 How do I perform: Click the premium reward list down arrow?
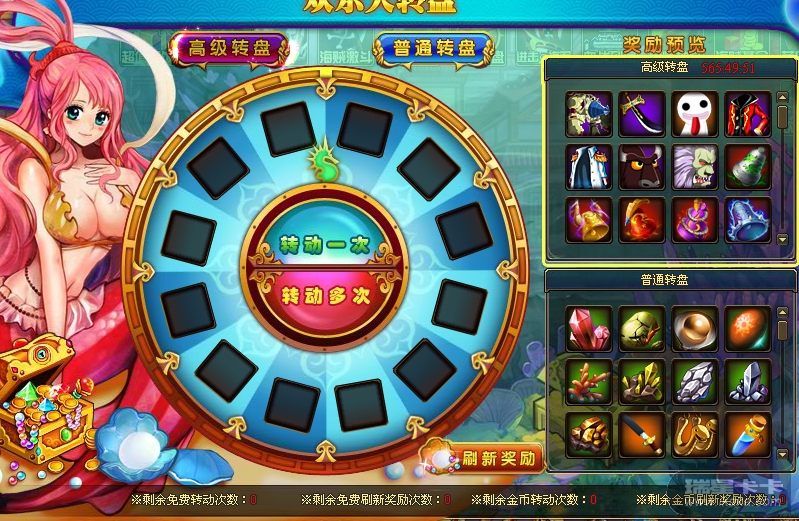point(783,238)
